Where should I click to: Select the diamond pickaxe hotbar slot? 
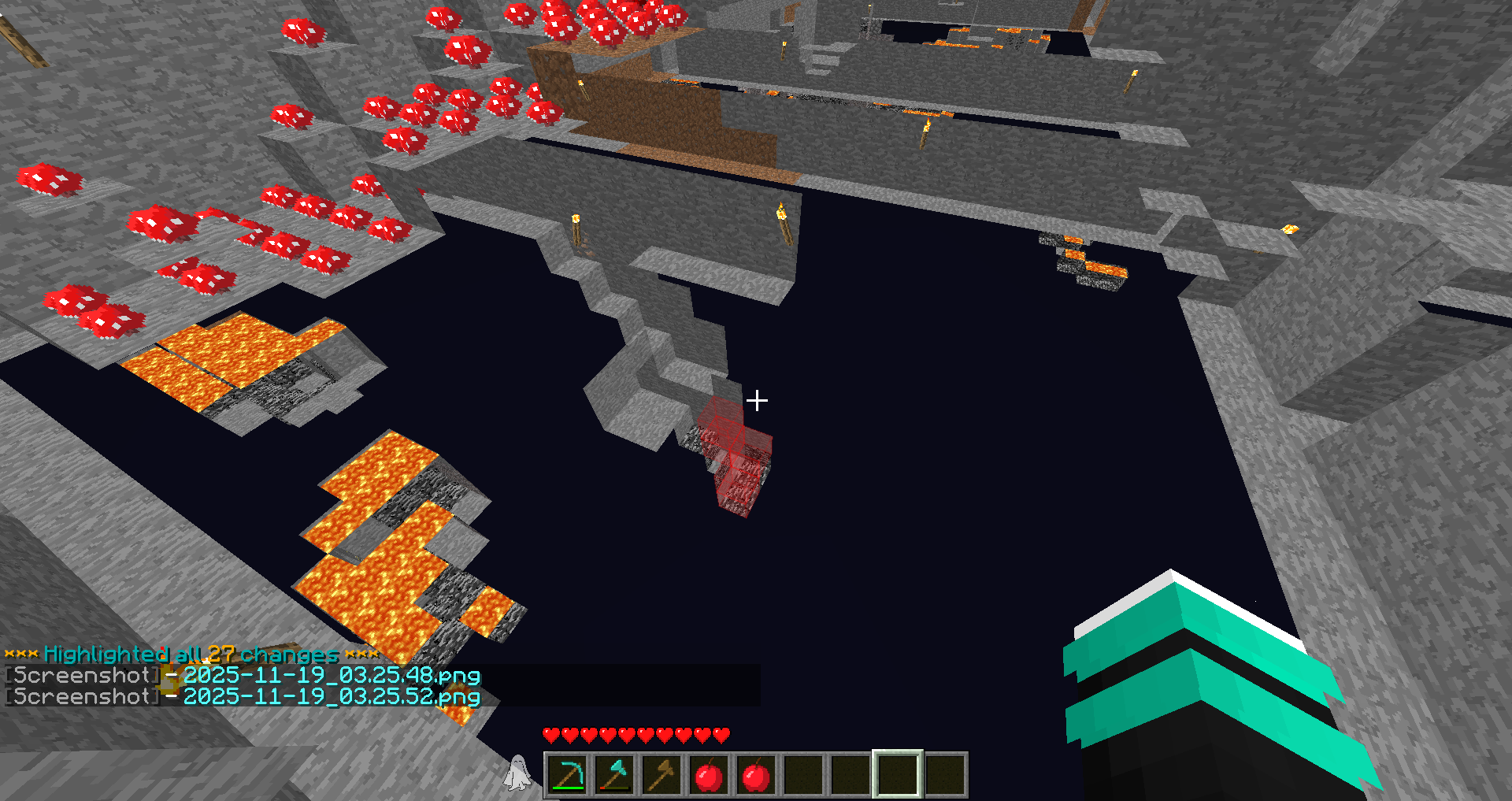[567, 775]
